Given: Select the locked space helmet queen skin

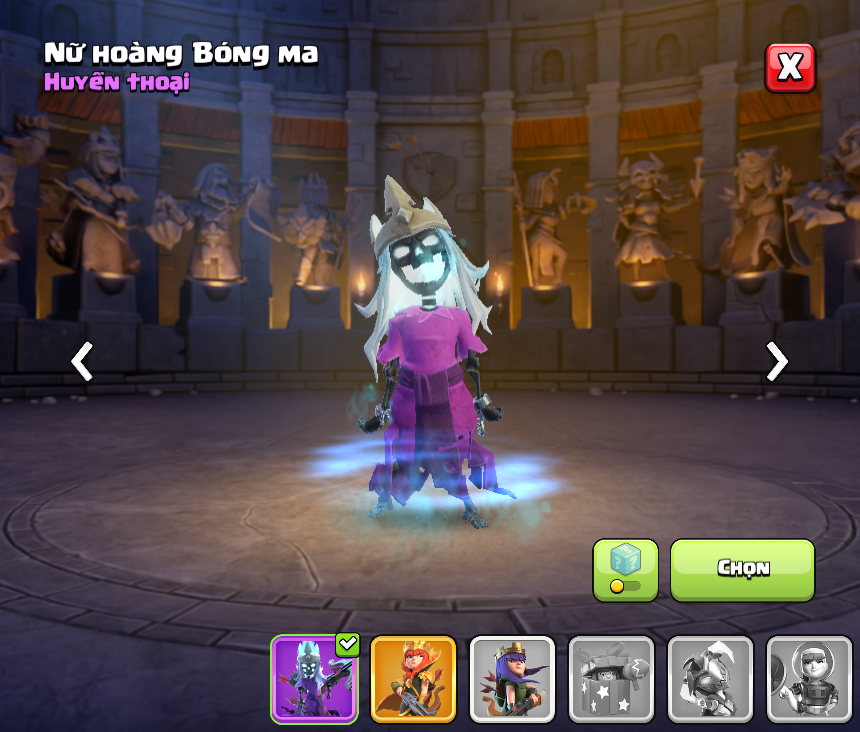Looking at the screenshot, I should 809,679.
